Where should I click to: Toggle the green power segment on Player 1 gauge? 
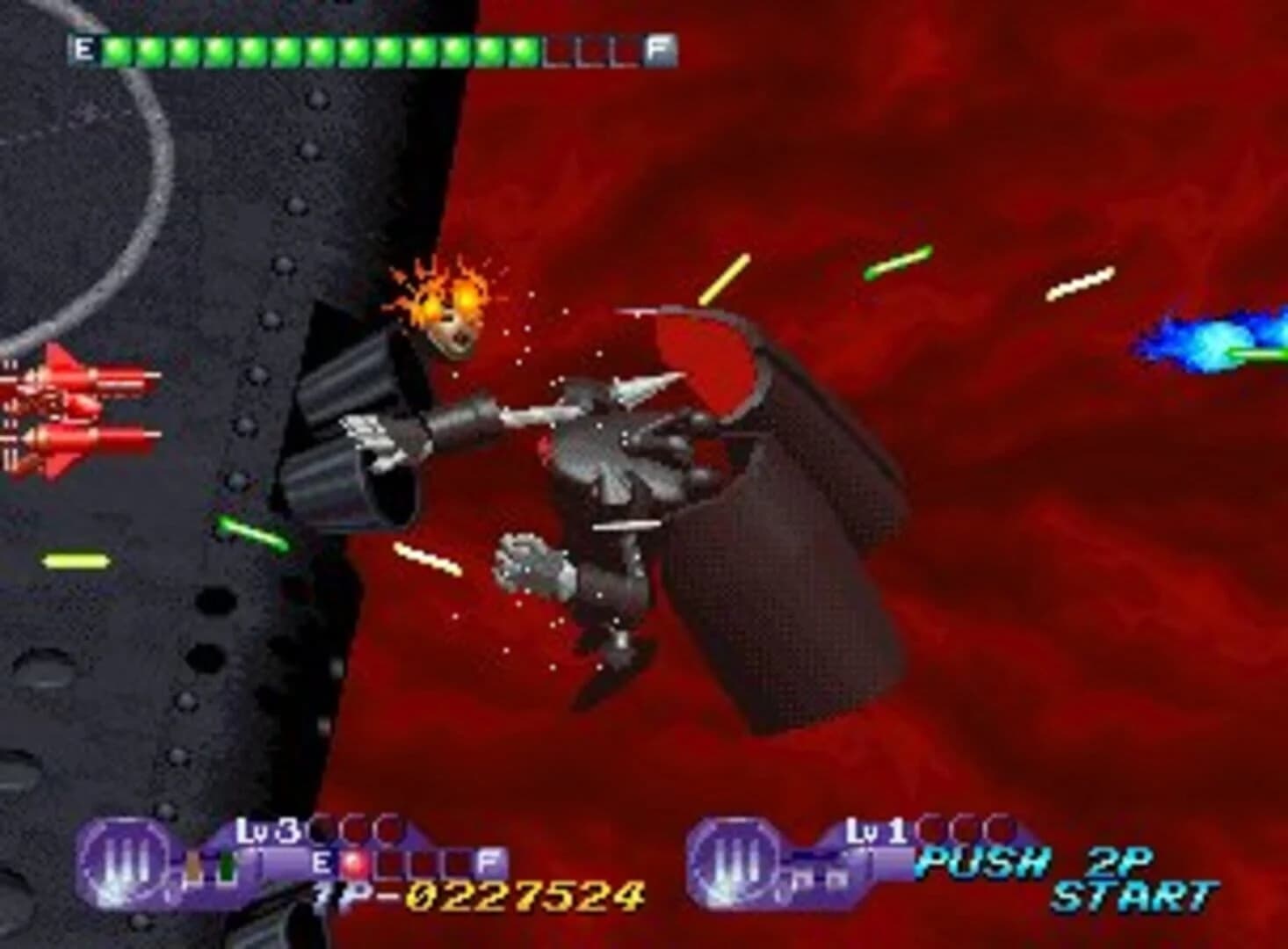(x=228, y=866)
